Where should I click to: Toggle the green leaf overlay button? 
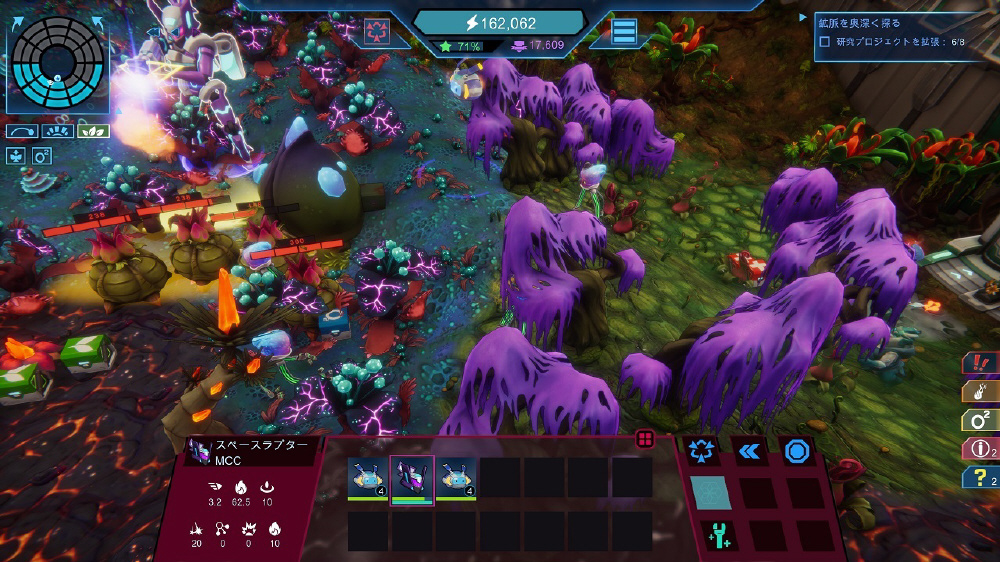pos(93,131)
